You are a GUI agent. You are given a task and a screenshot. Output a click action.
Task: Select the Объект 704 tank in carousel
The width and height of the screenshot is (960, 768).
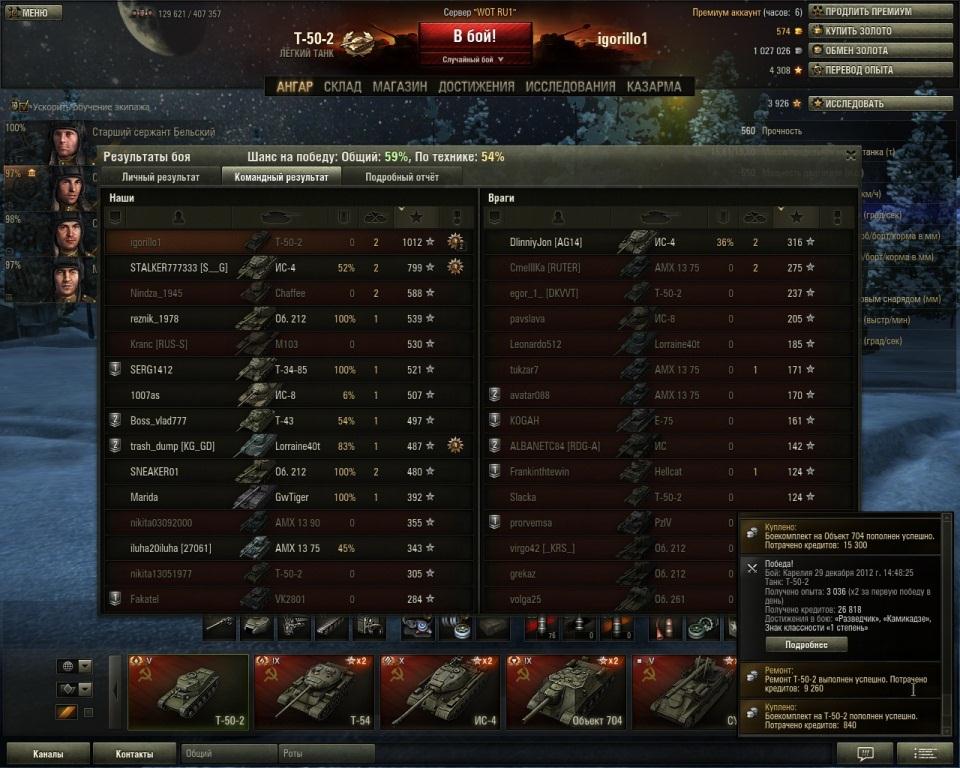[x=566, y=692]
